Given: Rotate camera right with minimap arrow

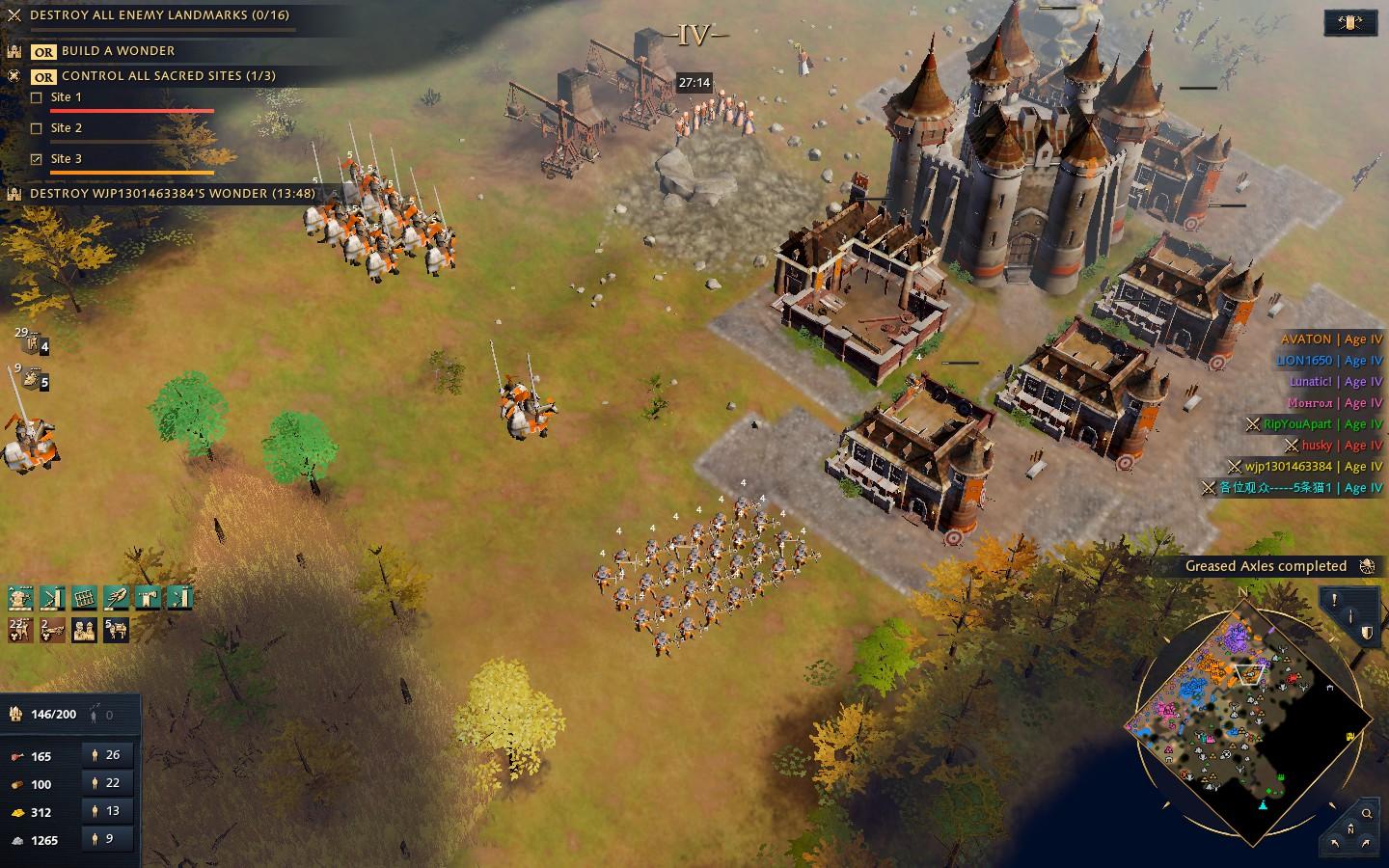Looking at the screenshot, I should 1367,843.
